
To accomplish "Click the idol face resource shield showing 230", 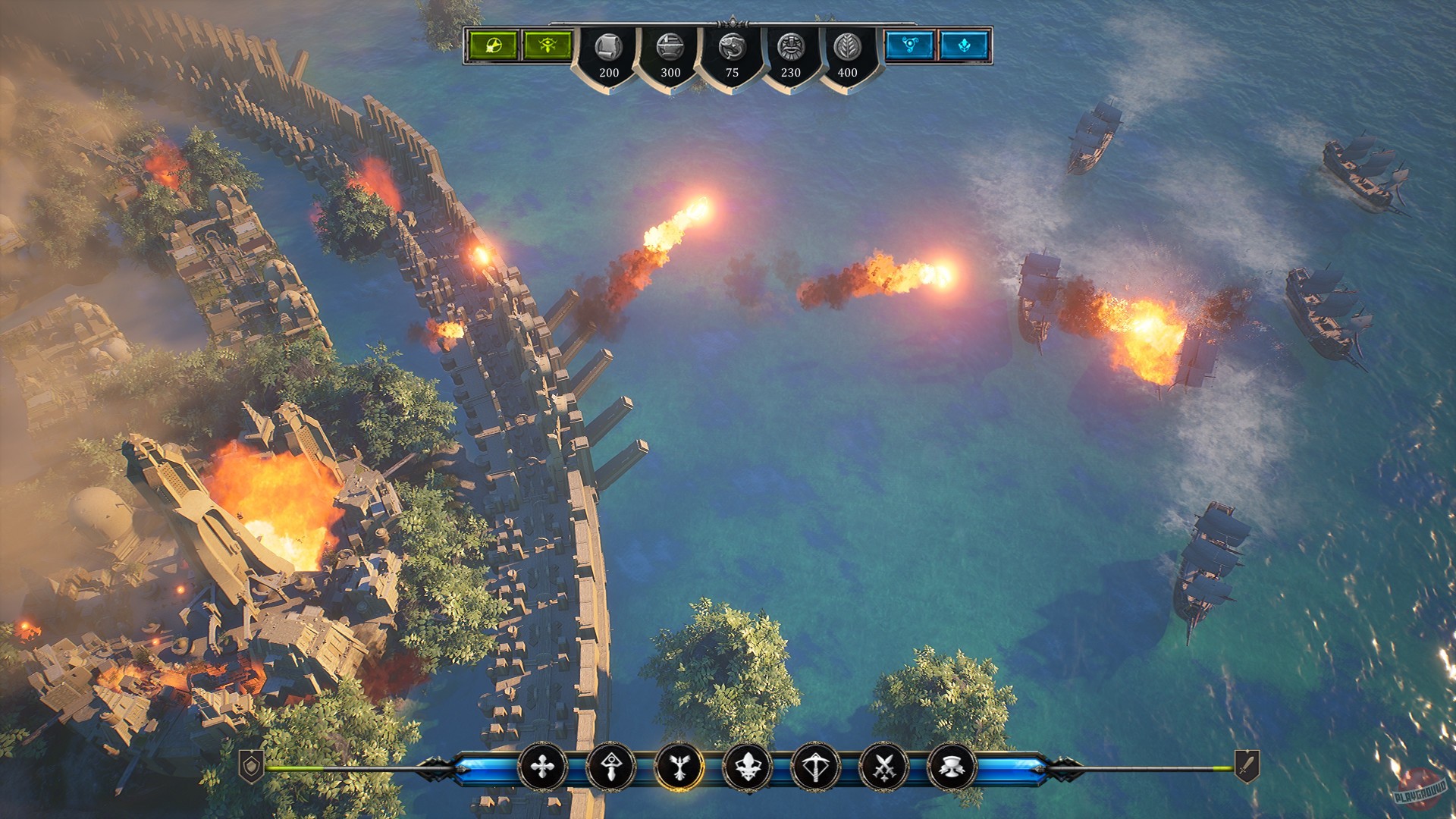I will coord(792,53).
